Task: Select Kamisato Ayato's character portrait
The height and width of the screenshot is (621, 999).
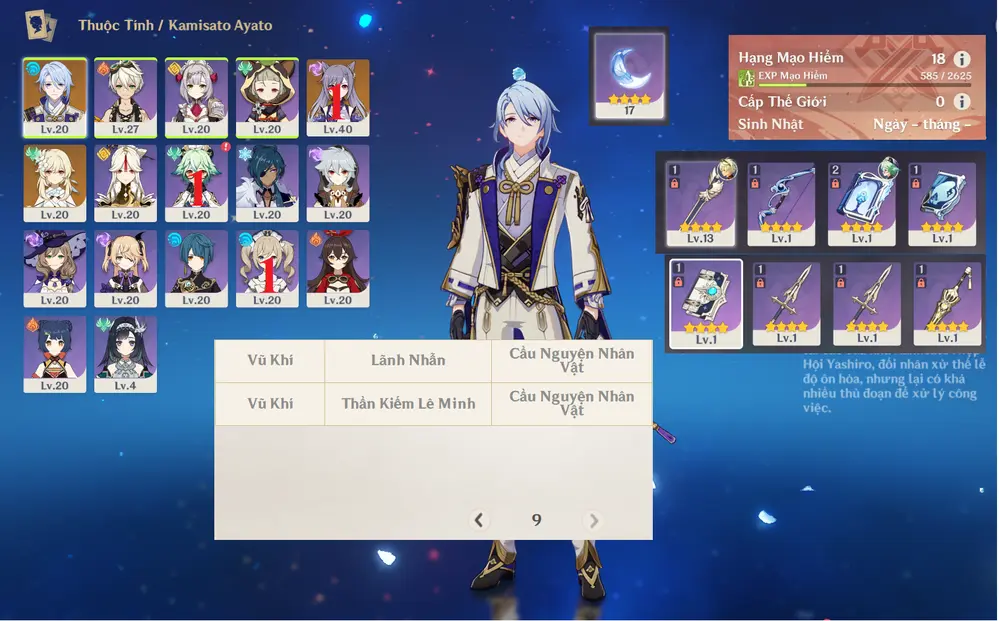Action: [54, 96]
